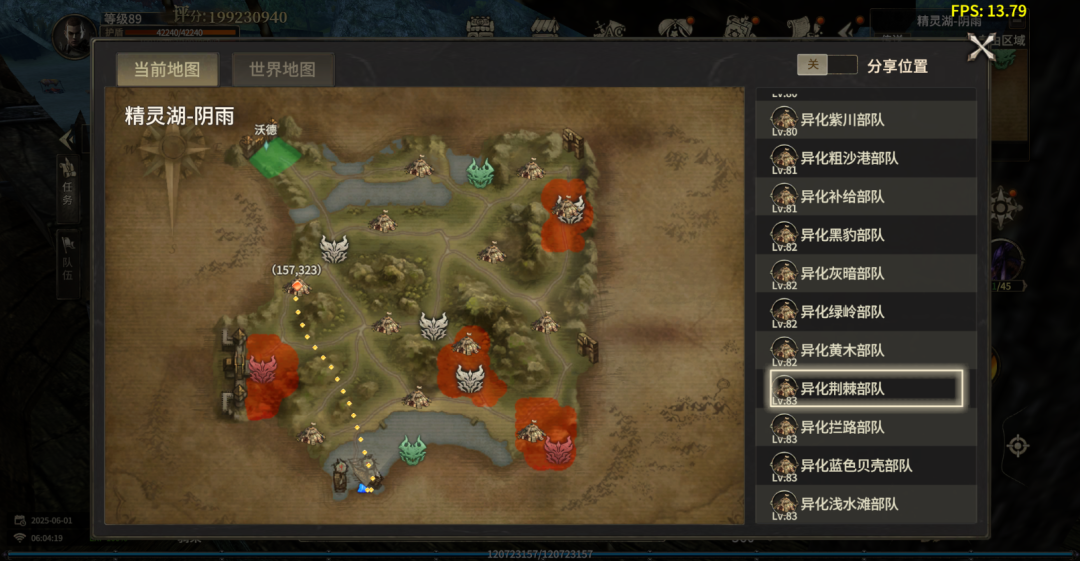Screen dimensions: 1080x561
Task: Switch to the 世界地图 tab
Action: [283, 69]
